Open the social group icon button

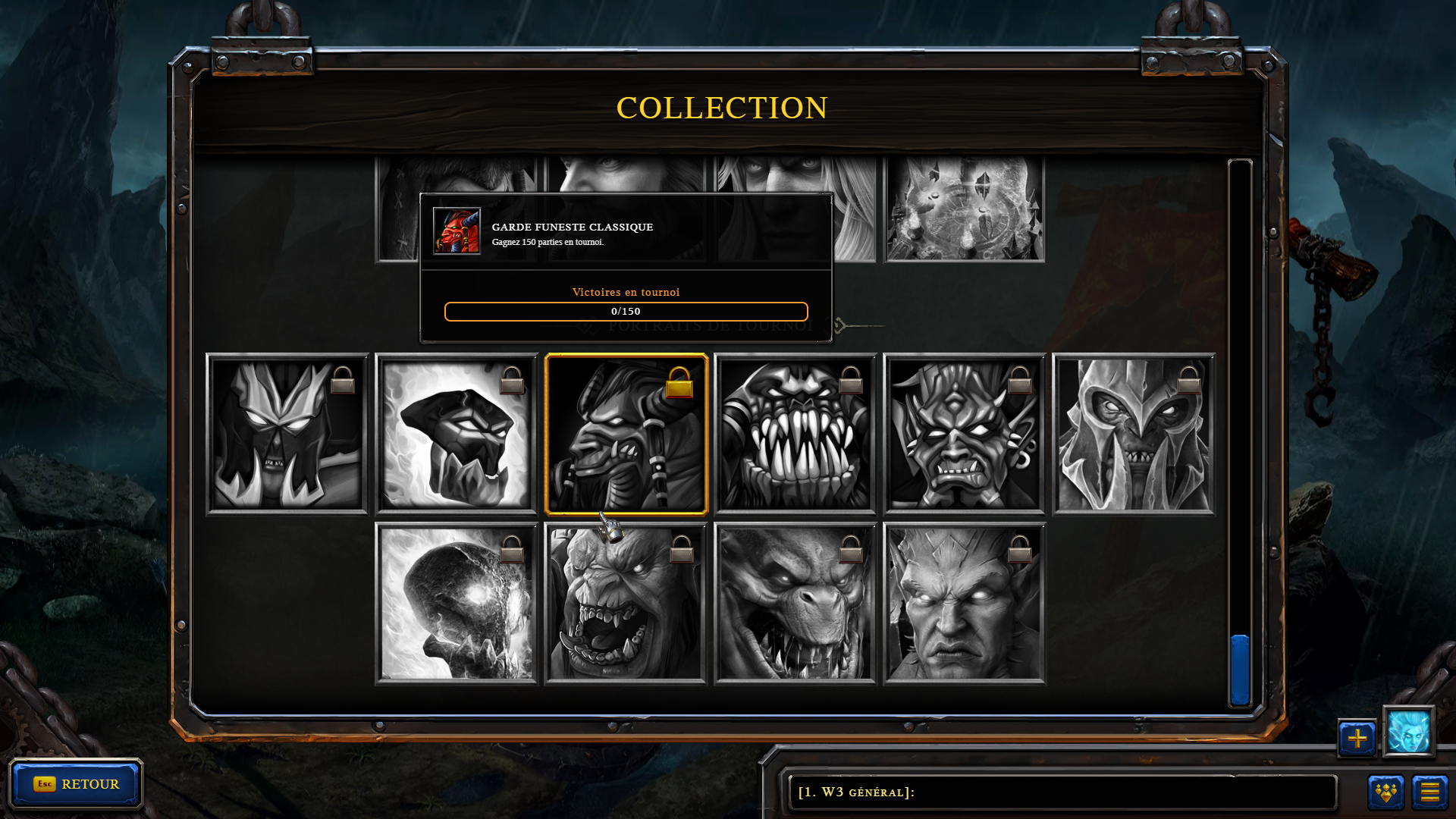1385,792
